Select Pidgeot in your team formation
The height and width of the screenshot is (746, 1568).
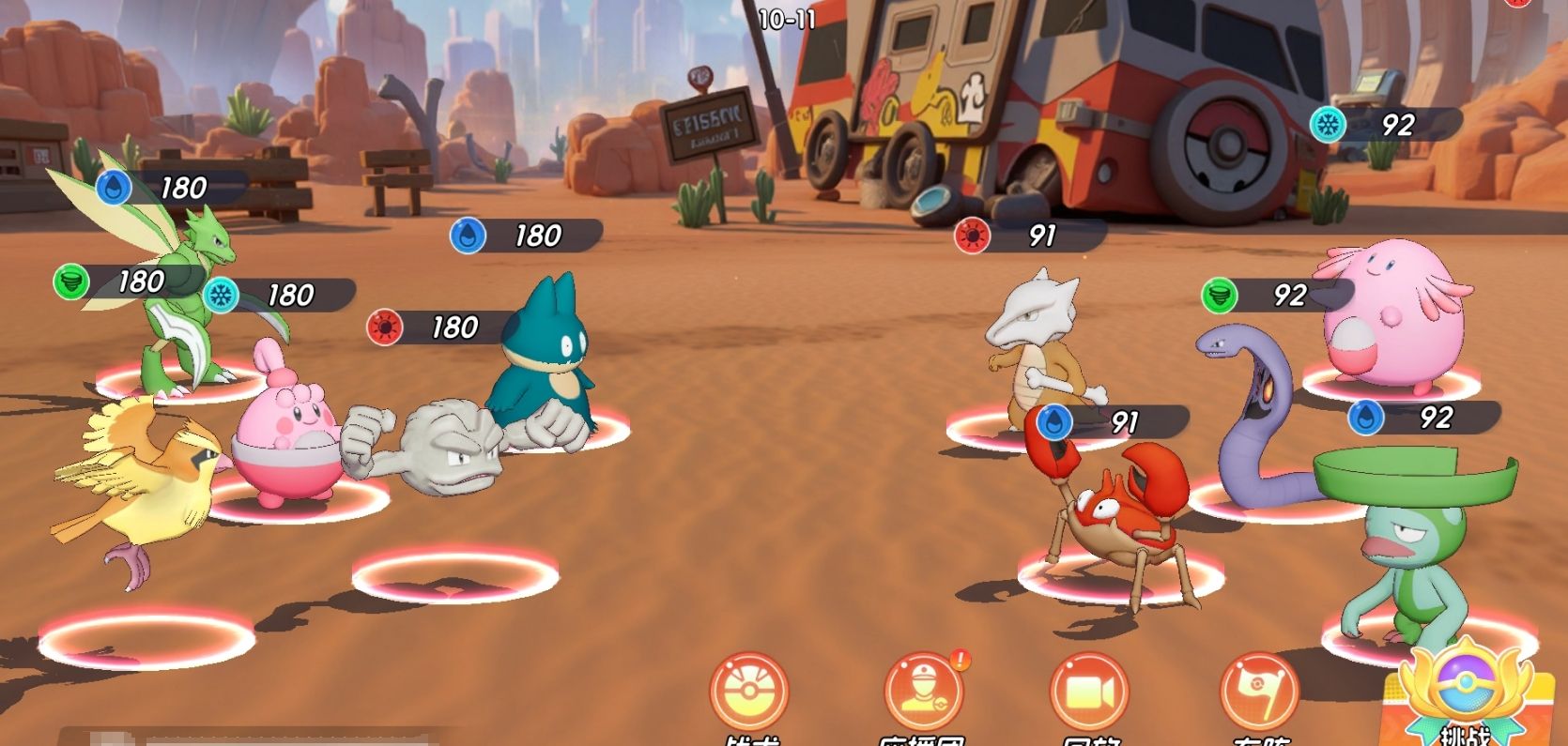pos(141,488)
